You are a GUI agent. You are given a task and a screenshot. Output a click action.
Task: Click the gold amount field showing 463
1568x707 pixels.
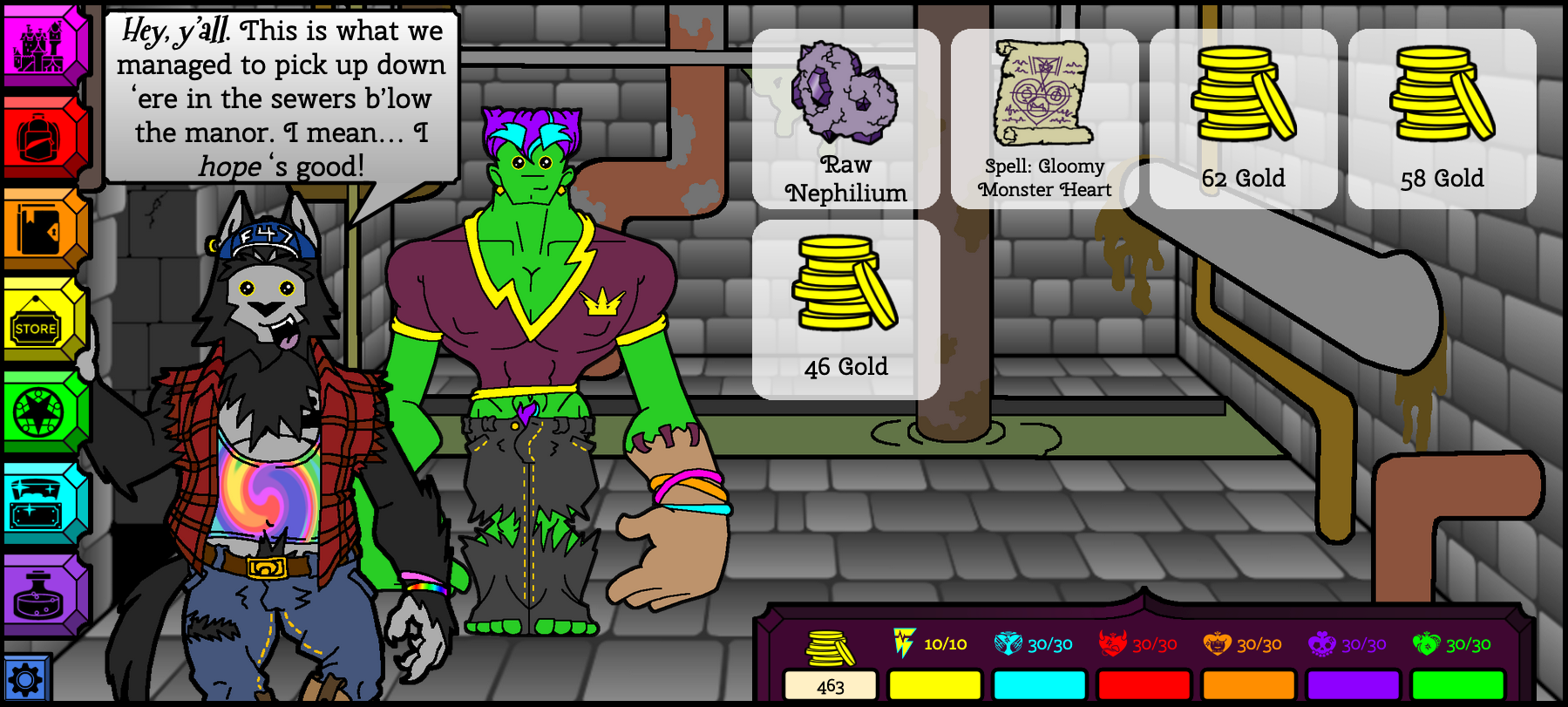tap(829, 686)
